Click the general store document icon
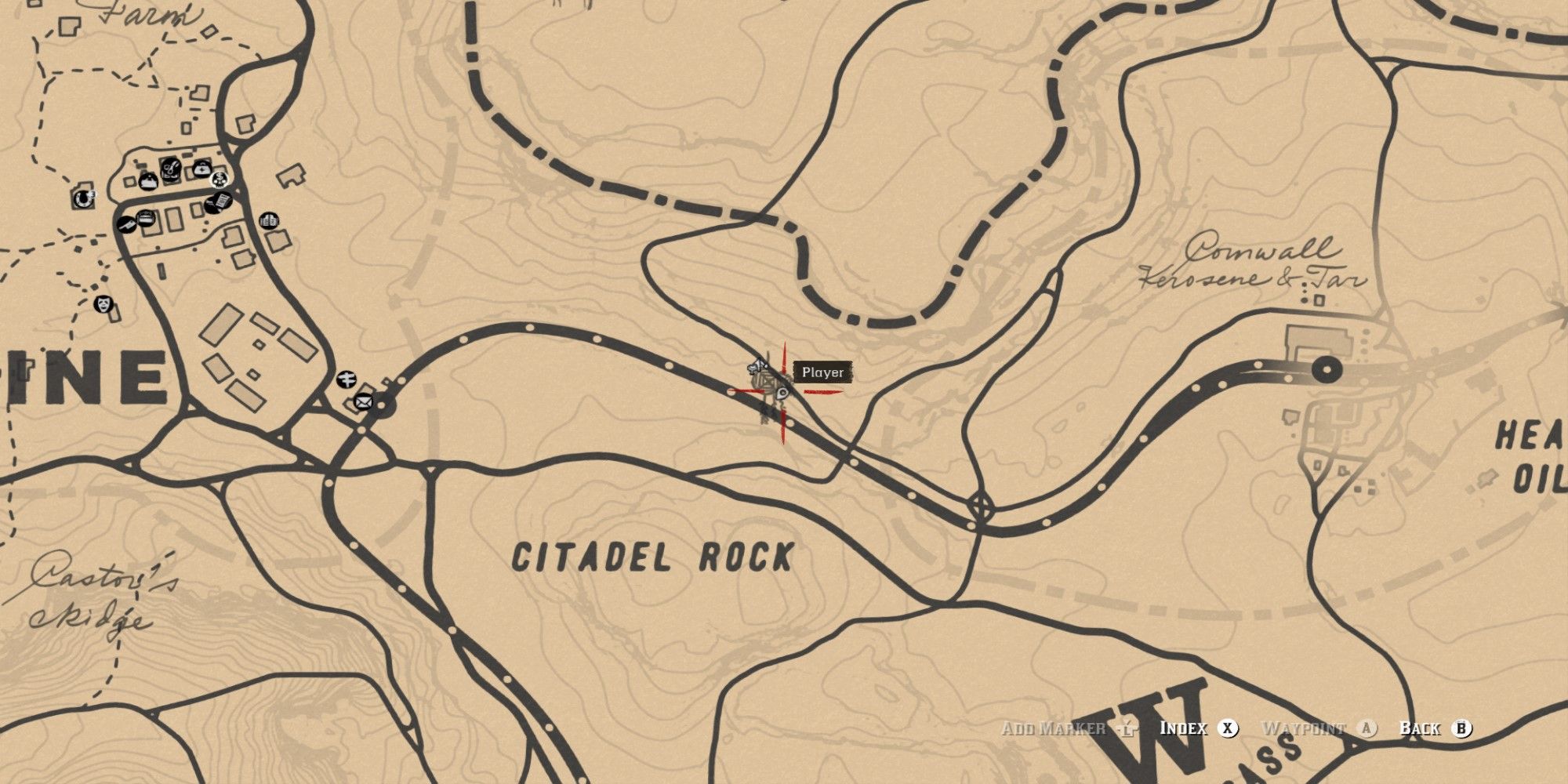1568x784 pixels. (x=219, y=202)
